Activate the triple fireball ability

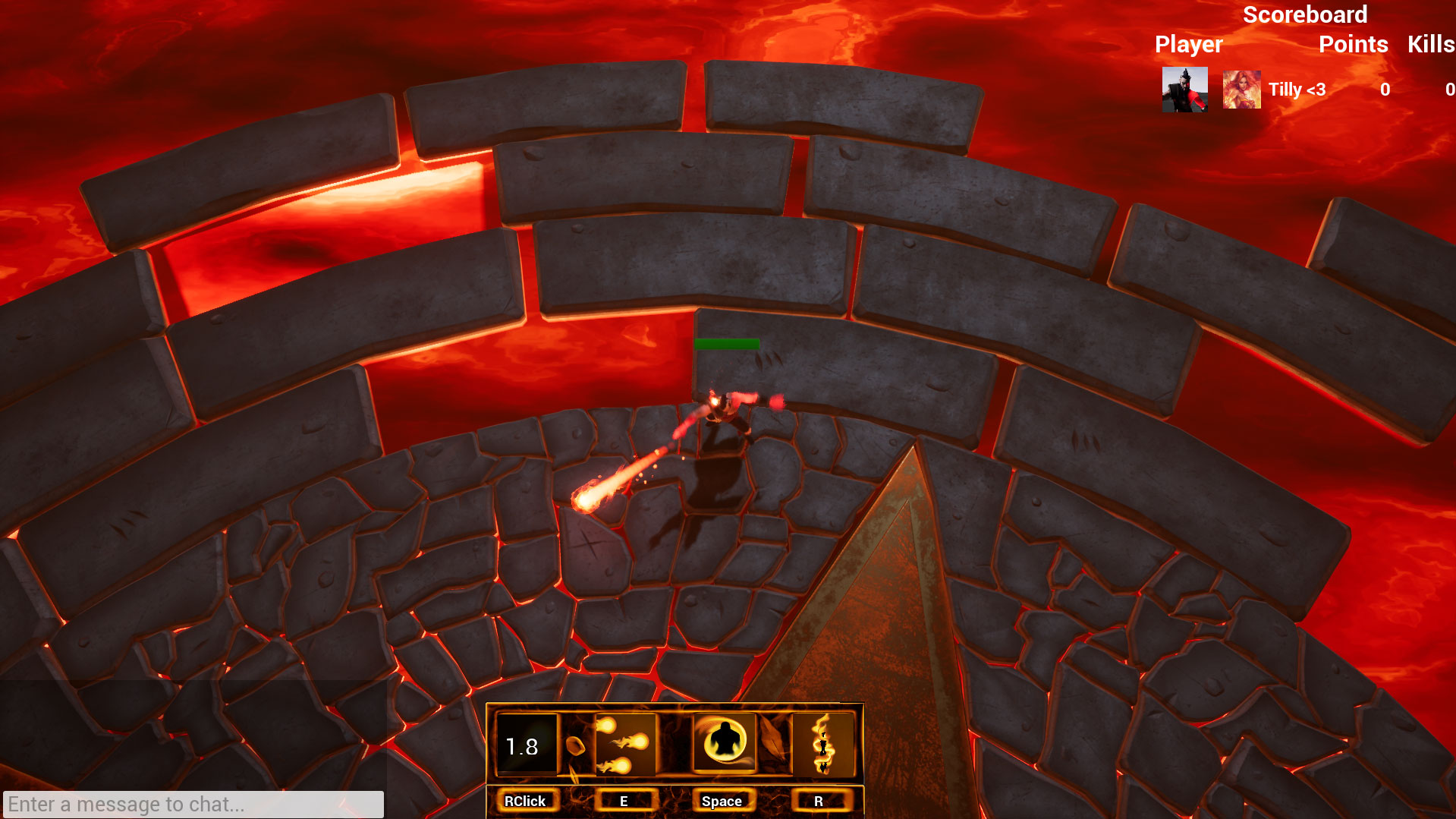(x=624, y=745)
